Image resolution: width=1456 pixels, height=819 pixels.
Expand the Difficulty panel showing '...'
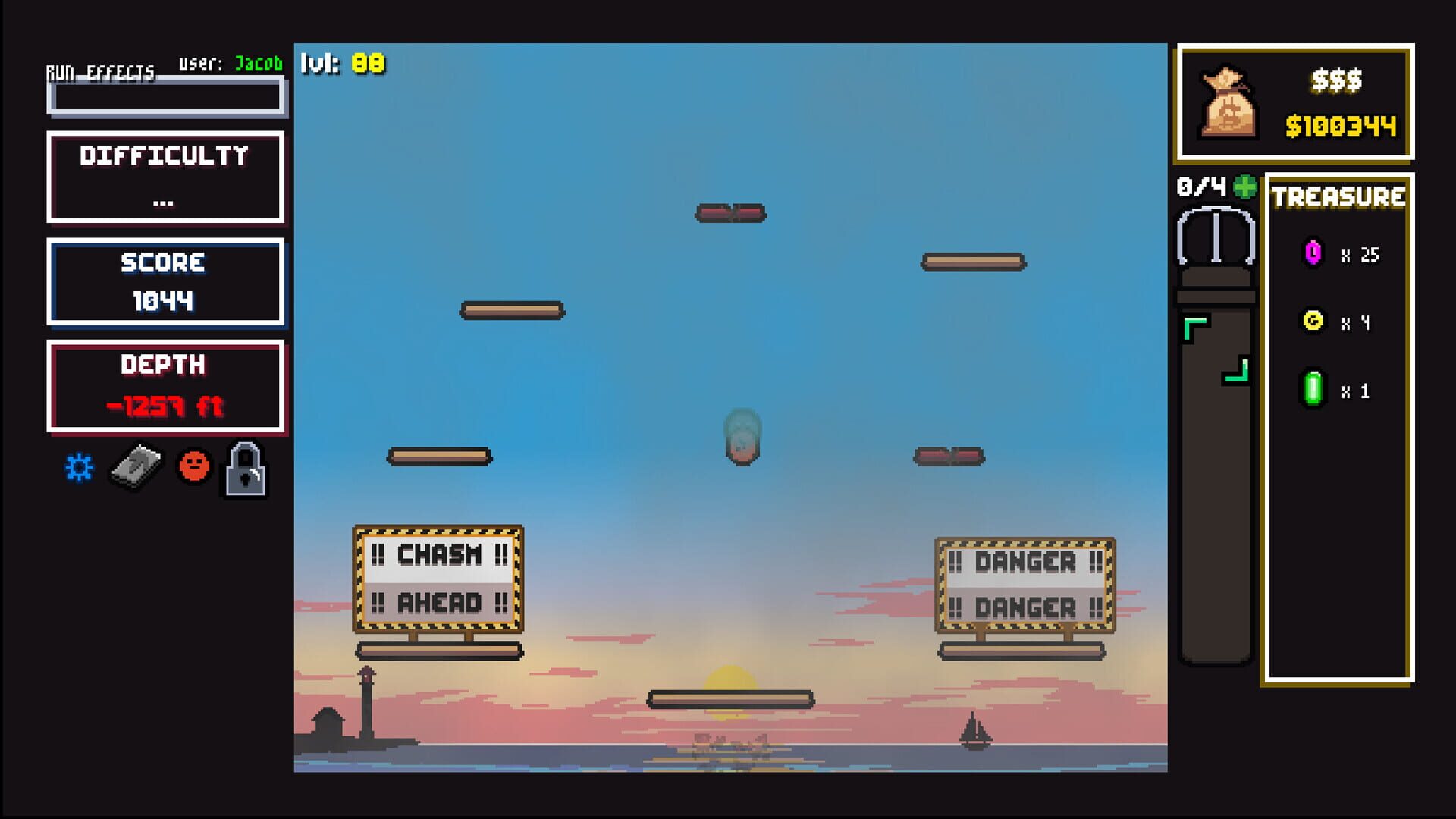point(166,176)
